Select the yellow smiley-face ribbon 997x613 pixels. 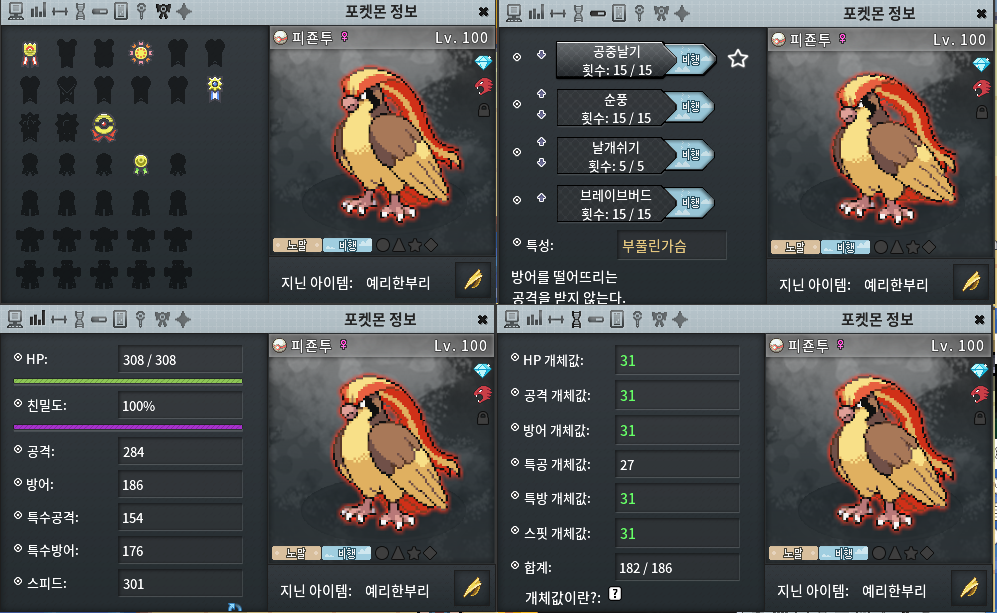pos(141,162)
